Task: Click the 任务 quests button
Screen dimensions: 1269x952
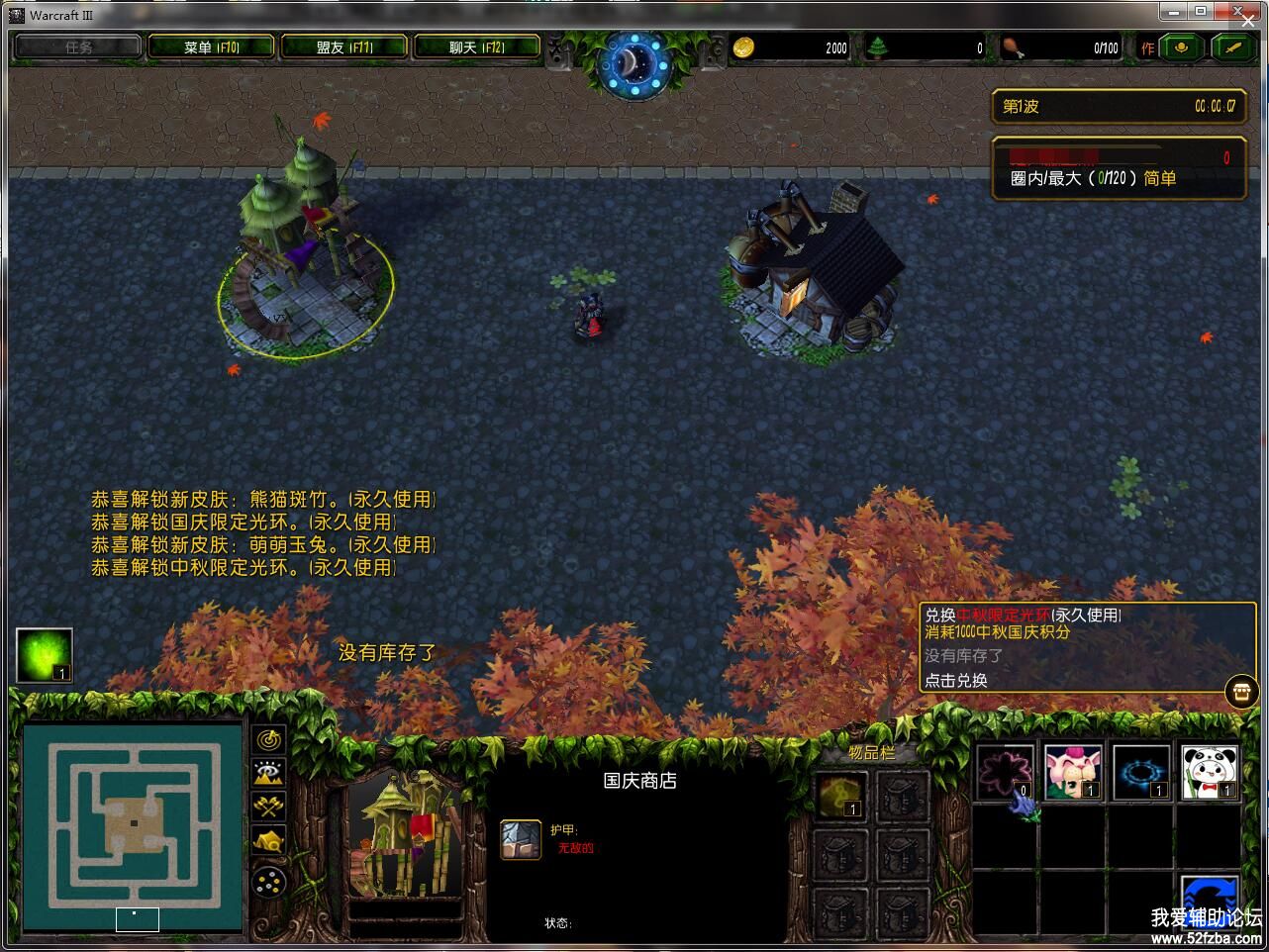Action: (78, 47)
